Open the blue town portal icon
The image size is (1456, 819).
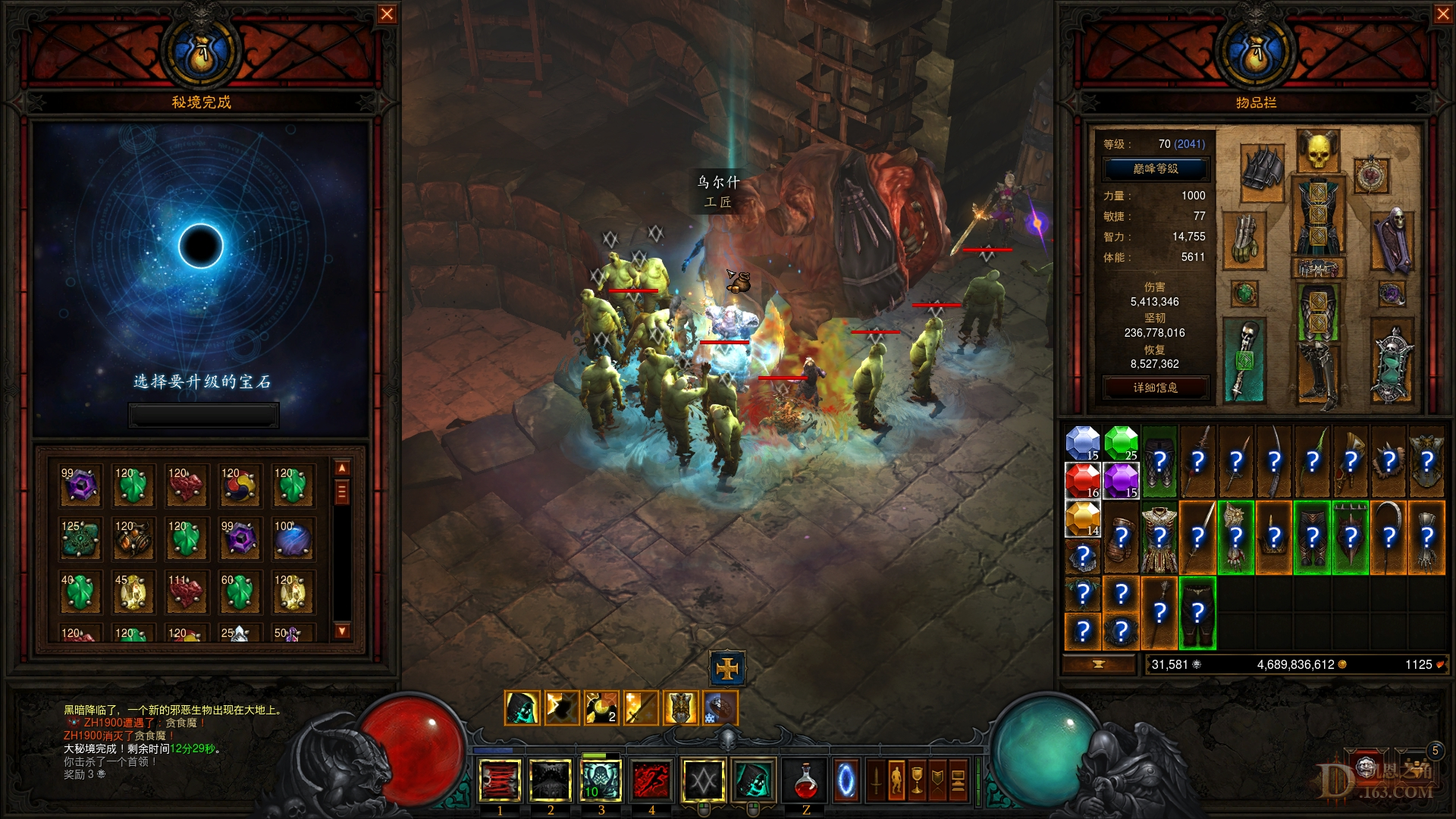click(x=846, y=780)
